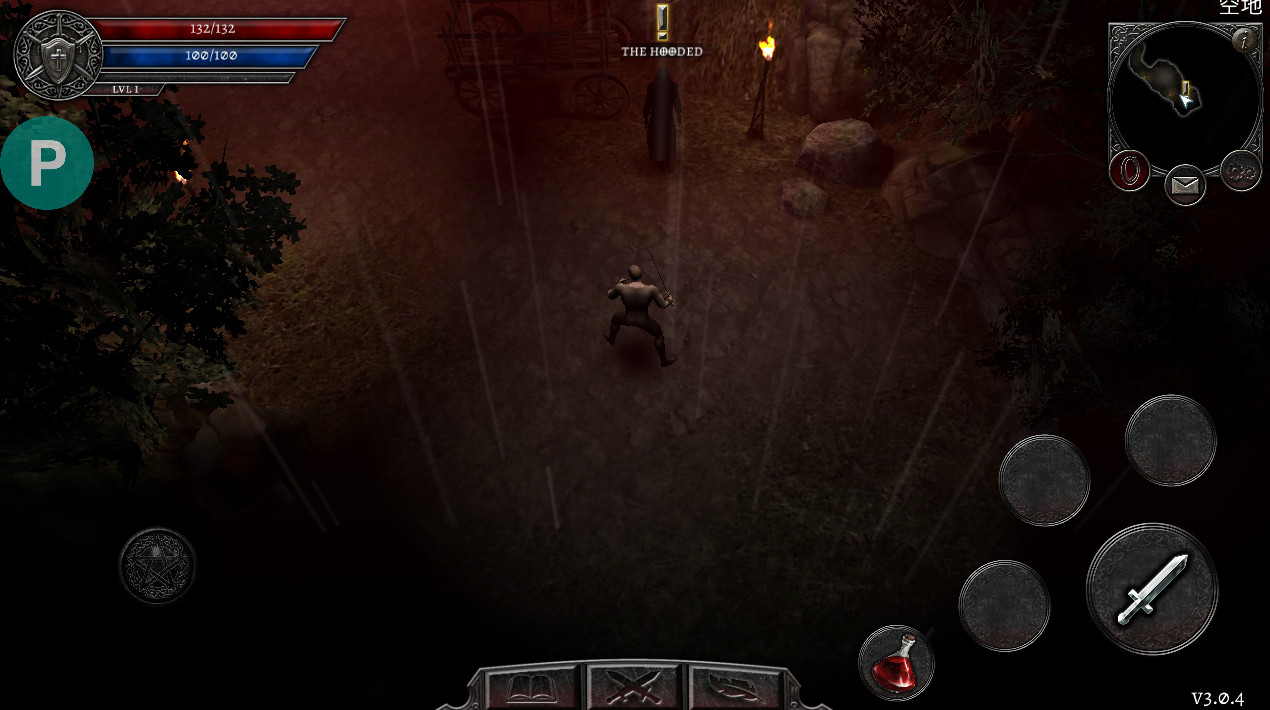The height and width of the screenshot is (710, 1270).
Task: Open the feather quill menu
Action: pos(736,688)
